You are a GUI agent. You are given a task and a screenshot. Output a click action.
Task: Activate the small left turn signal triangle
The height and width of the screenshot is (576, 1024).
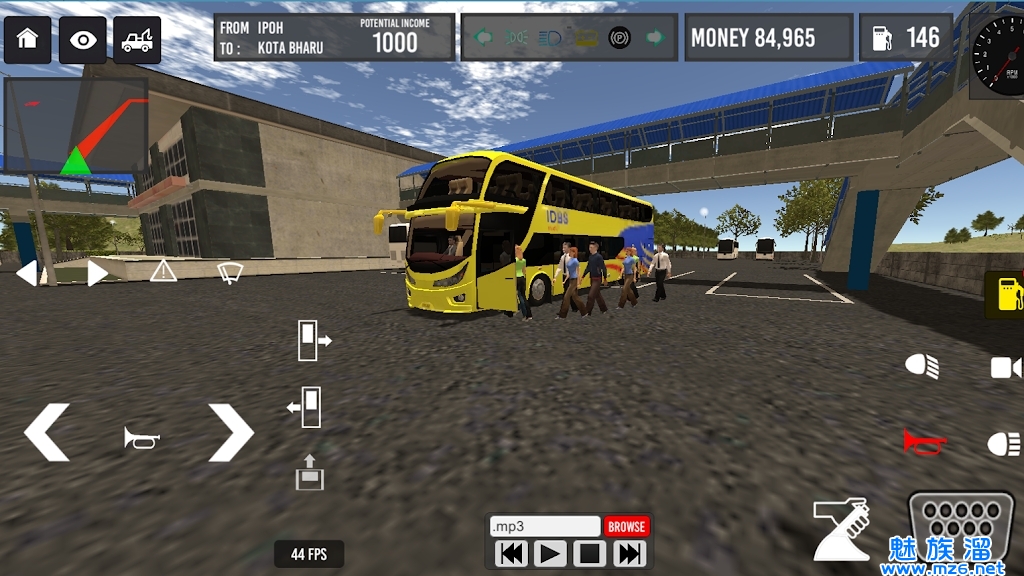tap(27, 272)
